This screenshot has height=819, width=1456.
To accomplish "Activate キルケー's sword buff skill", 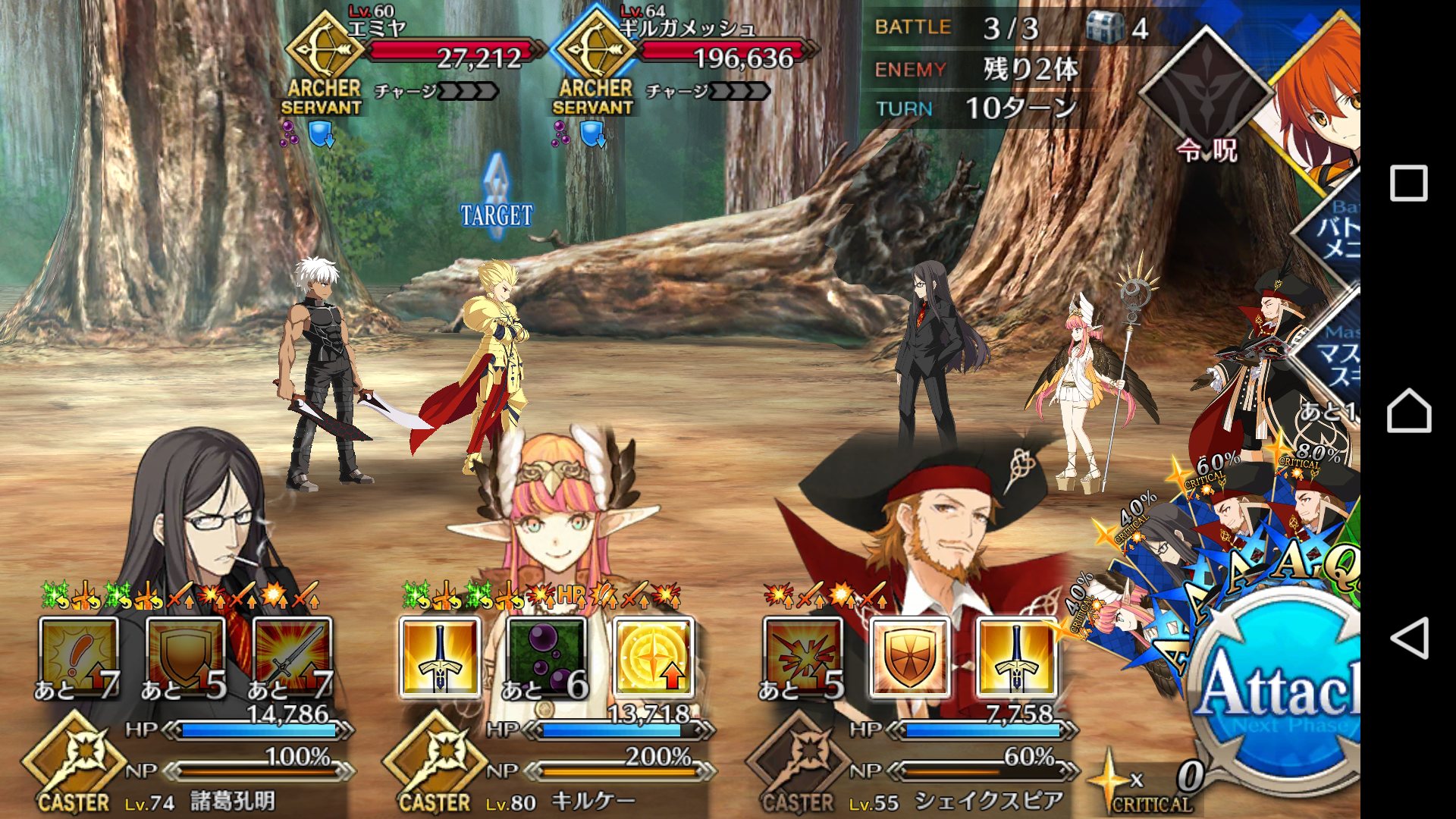I will 440,657.
